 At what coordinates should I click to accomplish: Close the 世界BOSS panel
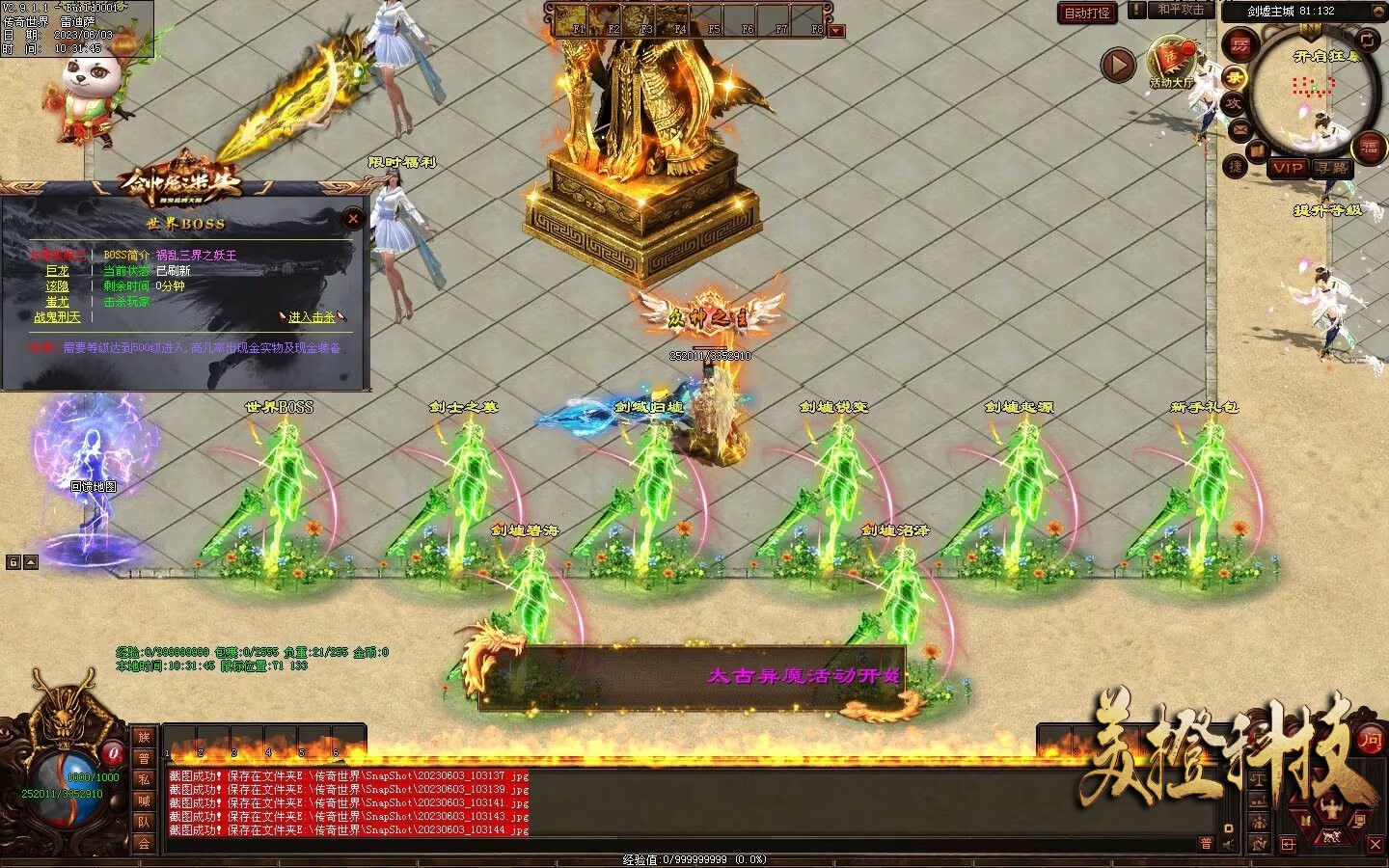(x=353, y=219)
